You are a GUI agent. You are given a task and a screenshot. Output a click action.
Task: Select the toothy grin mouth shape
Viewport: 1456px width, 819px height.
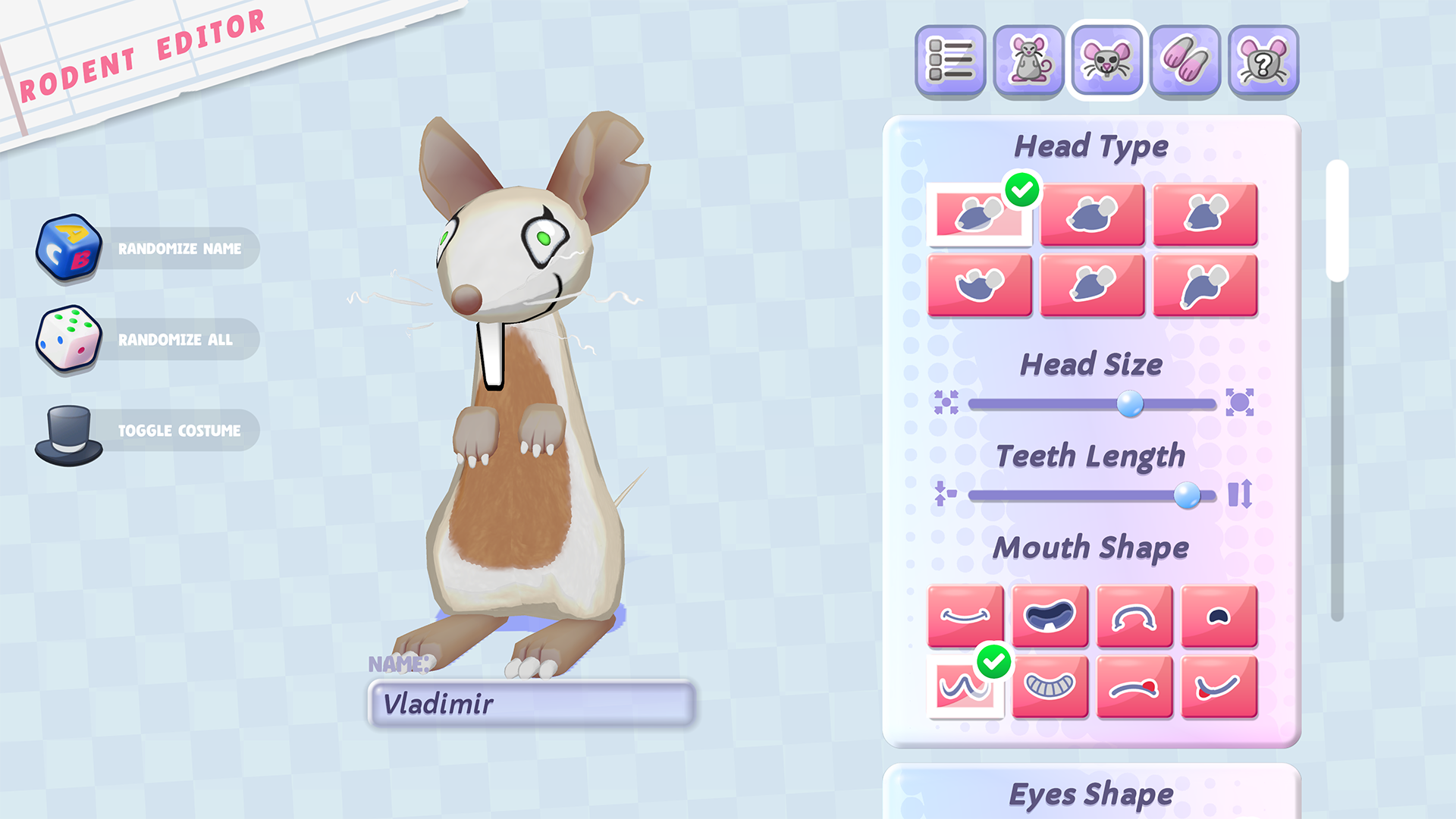coord(1050,687)
